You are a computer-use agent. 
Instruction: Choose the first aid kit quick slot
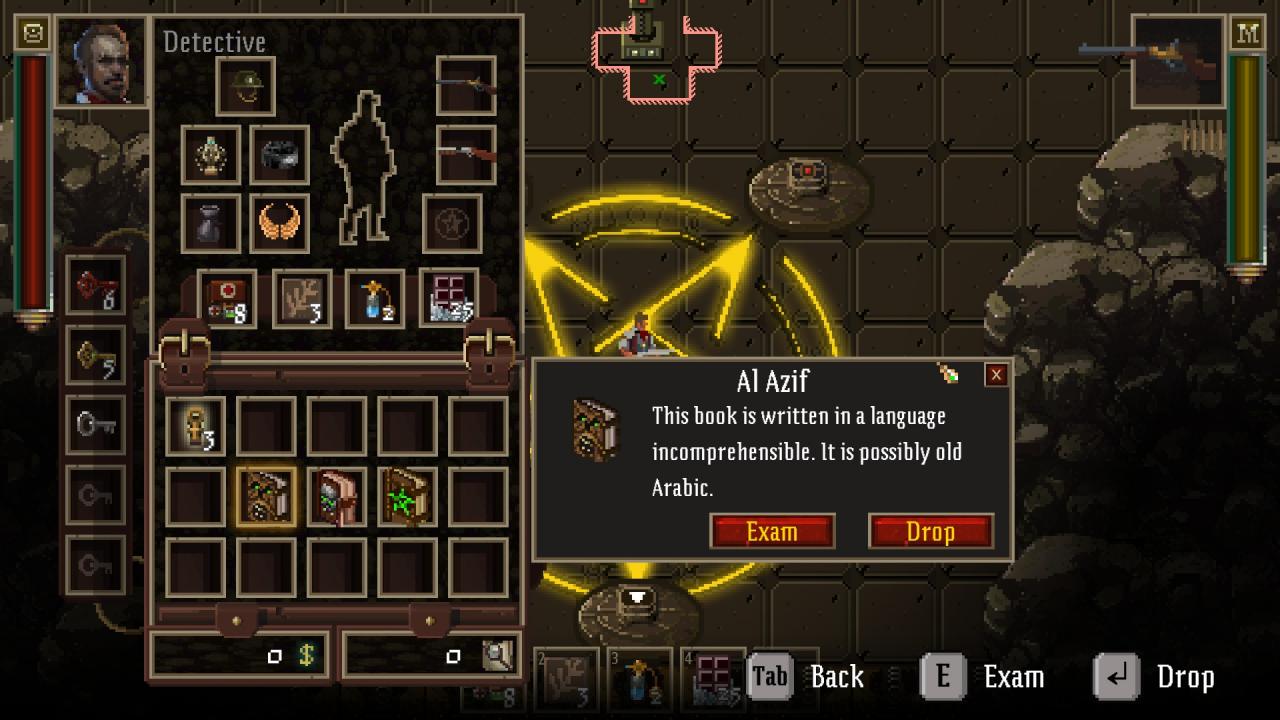227,299
